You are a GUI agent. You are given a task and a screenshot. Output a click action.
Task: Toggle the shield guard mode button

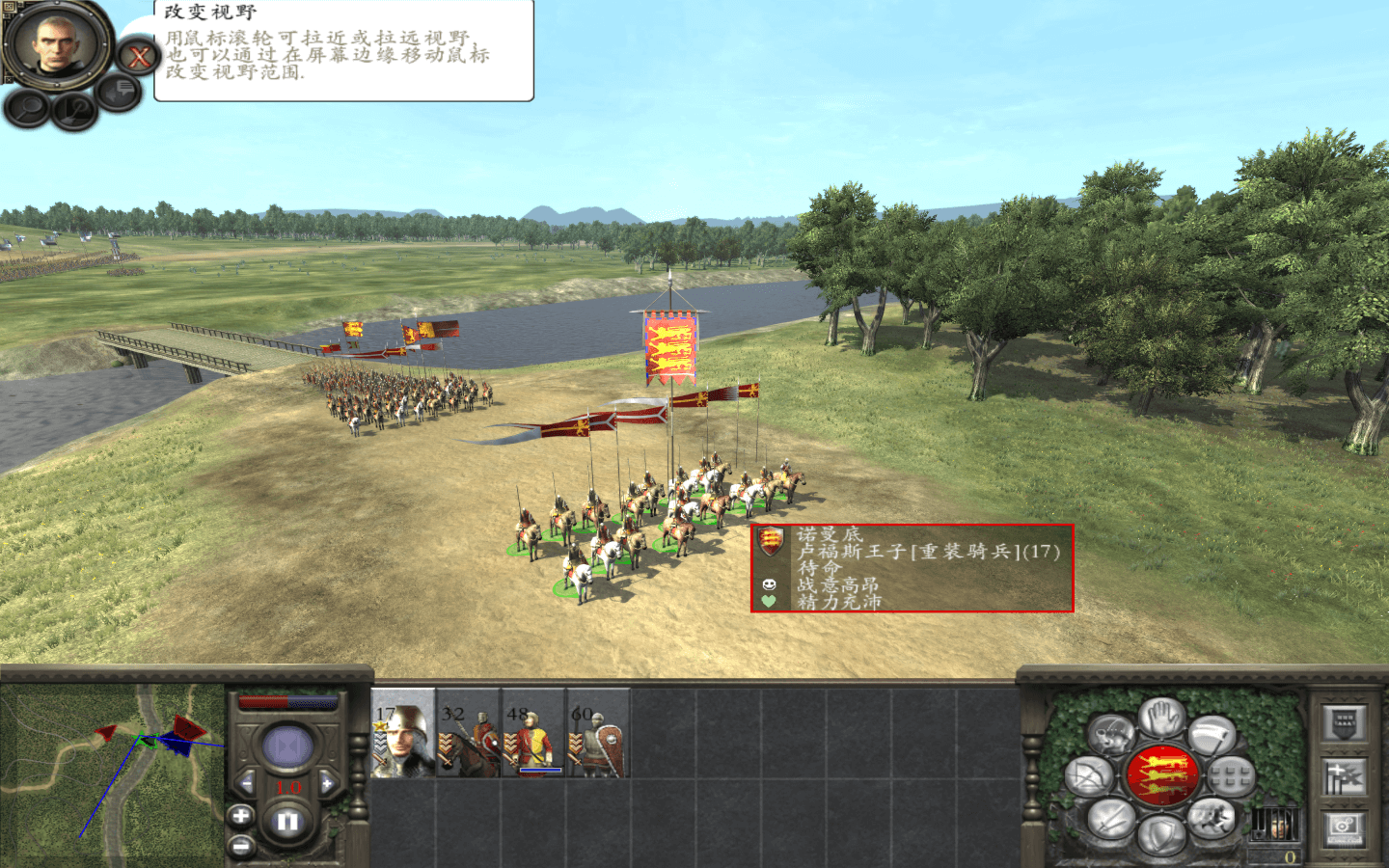pos(1161,835)
